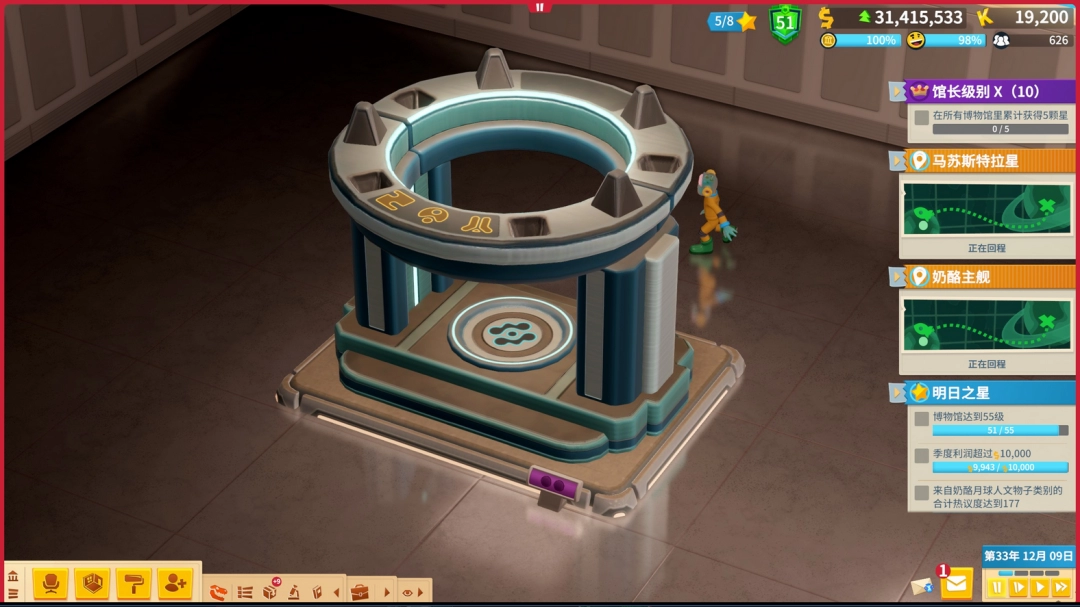
Task: Toggle the eye visualisation mode
Action: coord(408,592)
